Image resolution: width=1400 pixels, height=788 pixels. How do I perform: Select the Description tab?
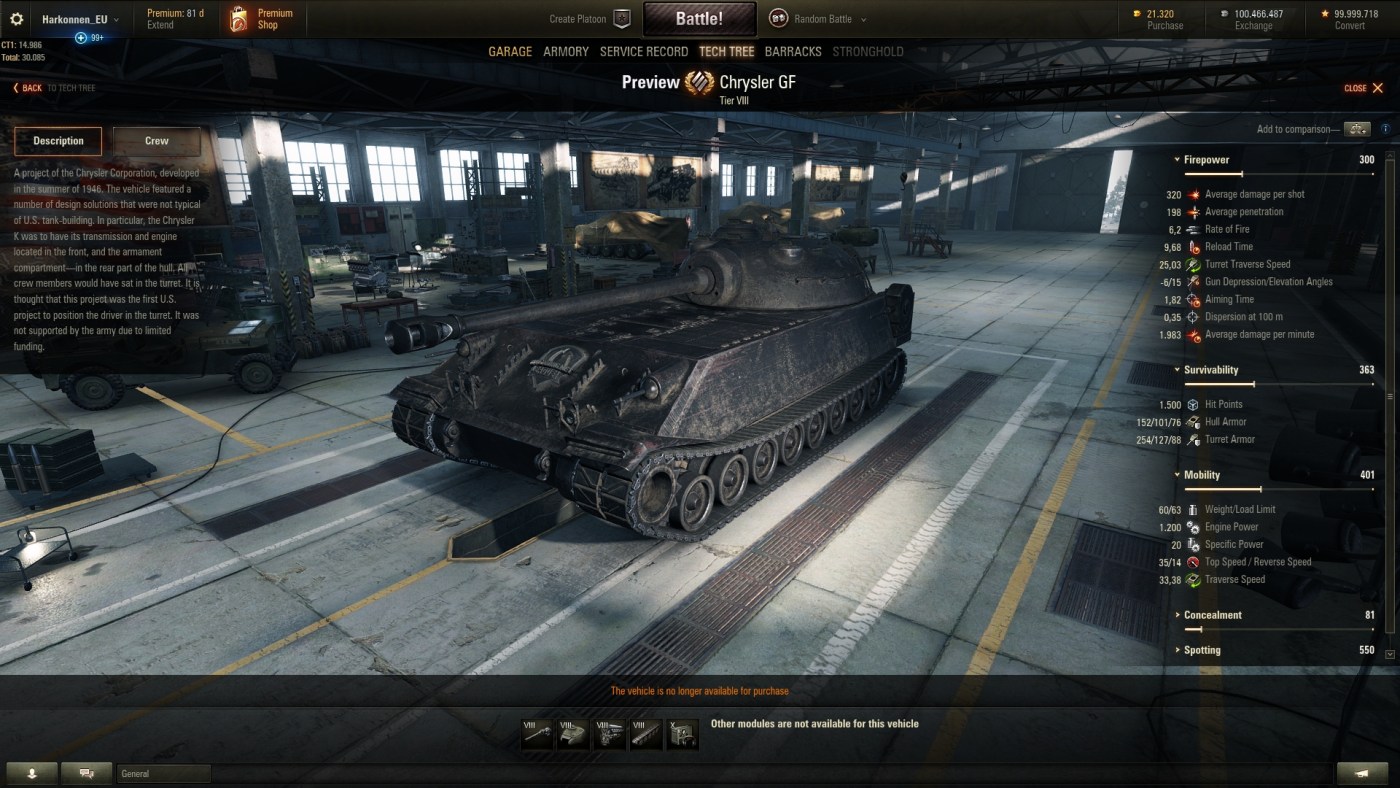(58, 141)
